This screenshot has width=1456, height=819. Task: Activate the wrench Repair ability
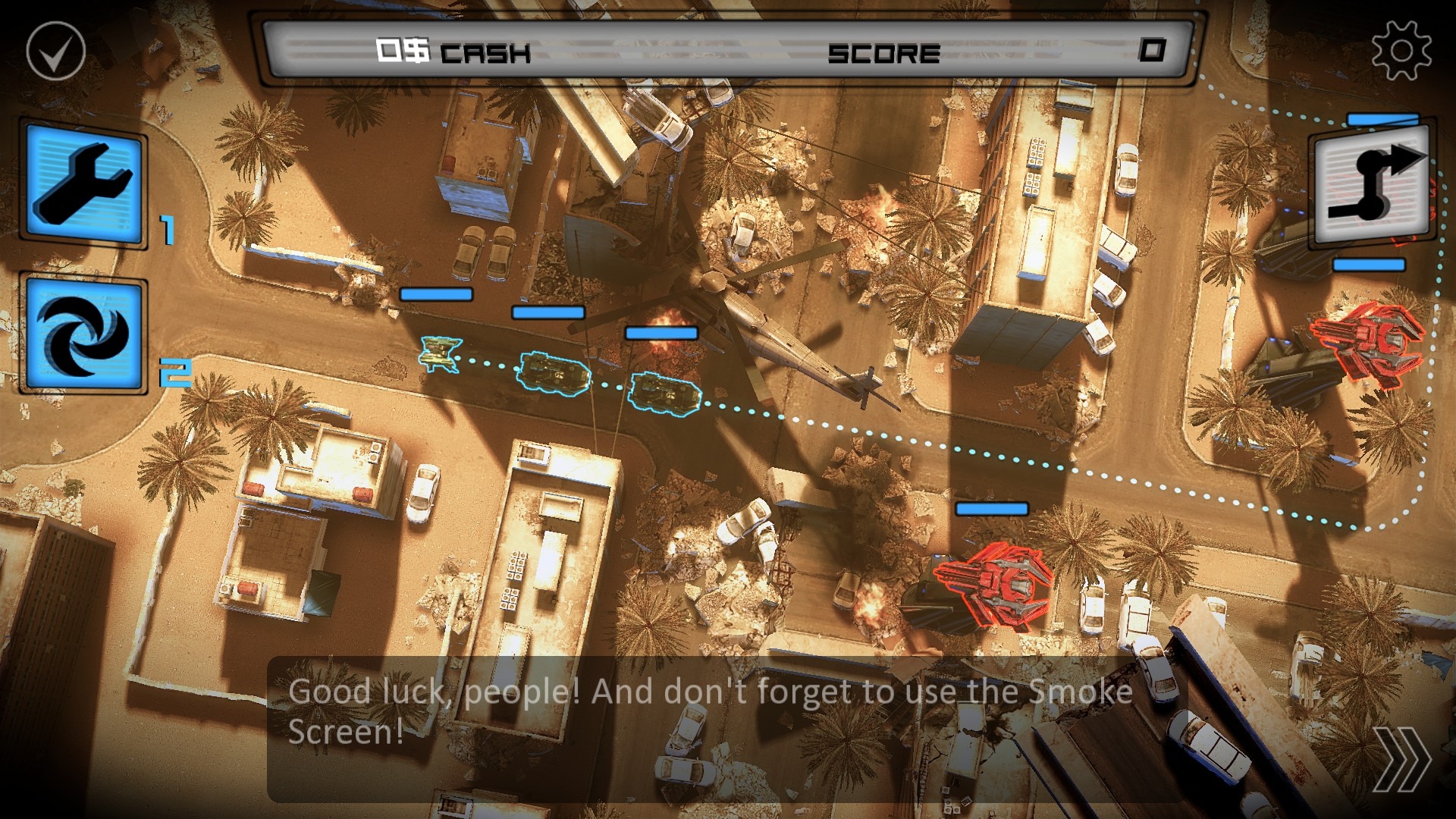83,183
